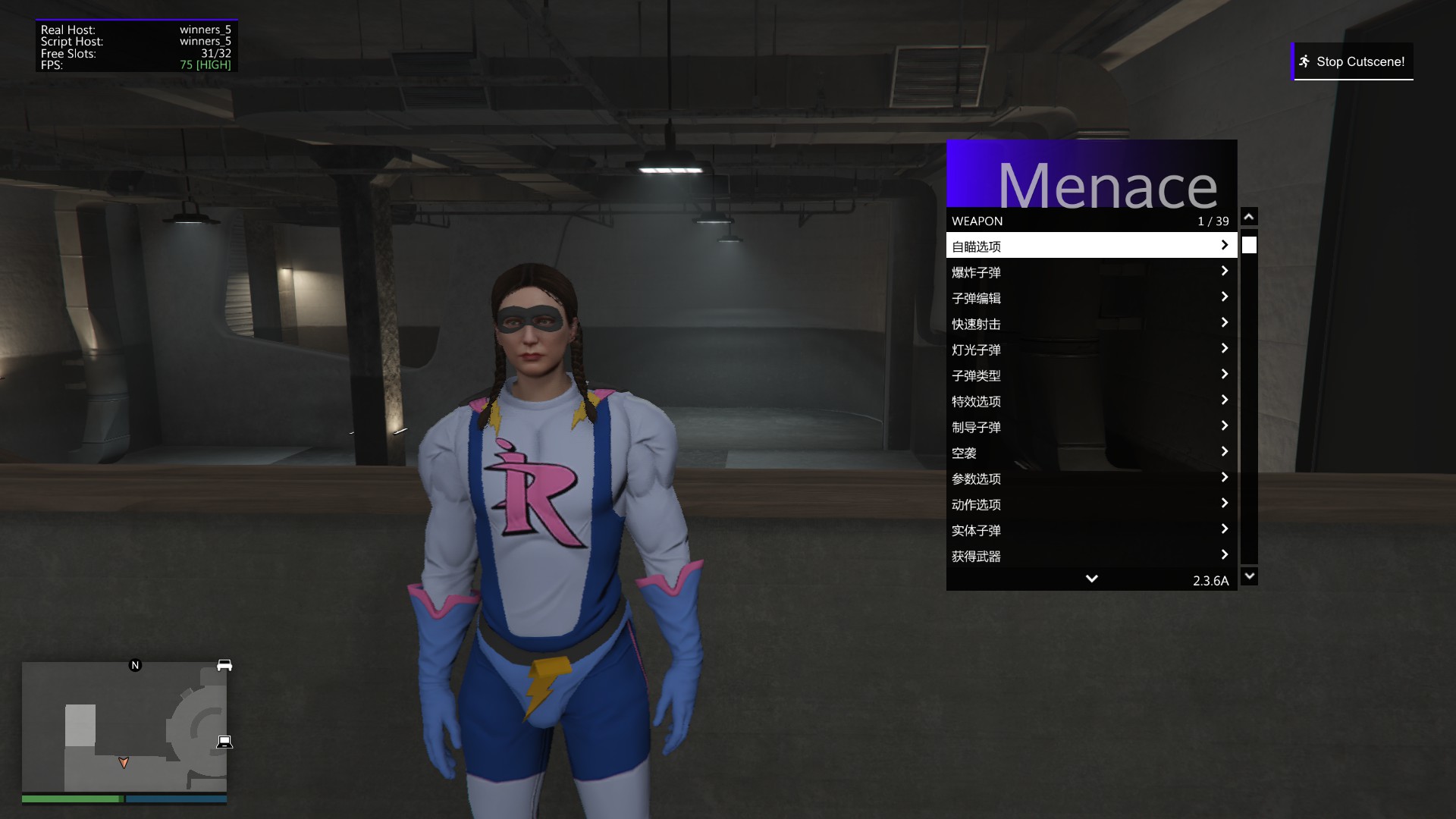Open the 自瞄选项 submenu
This screenshot has width=1456, height=819.
pyautogui.click(x=1090, y=246)
